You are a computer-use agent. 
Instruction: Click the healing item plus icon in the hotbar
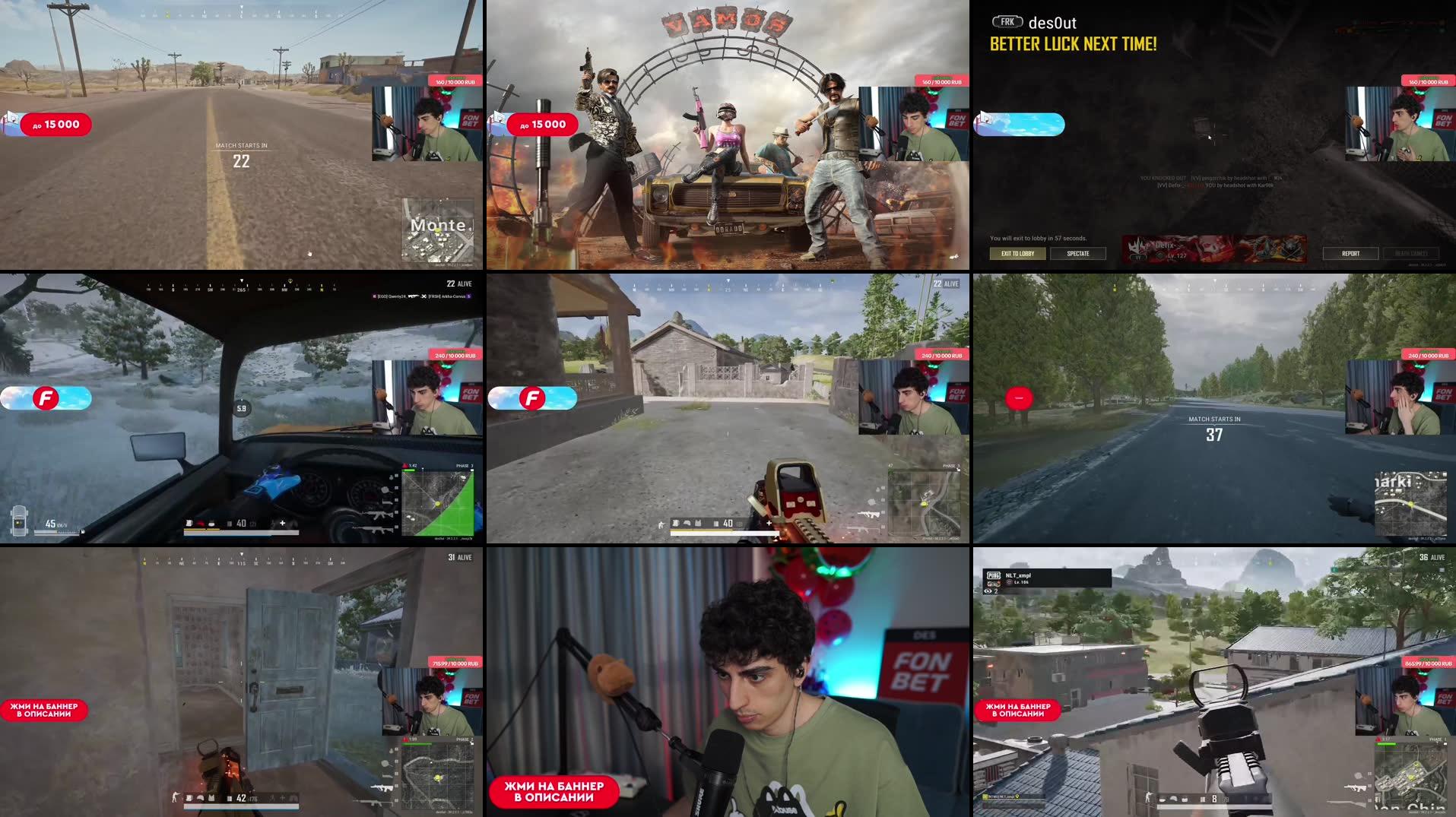[x=769, y=523]
